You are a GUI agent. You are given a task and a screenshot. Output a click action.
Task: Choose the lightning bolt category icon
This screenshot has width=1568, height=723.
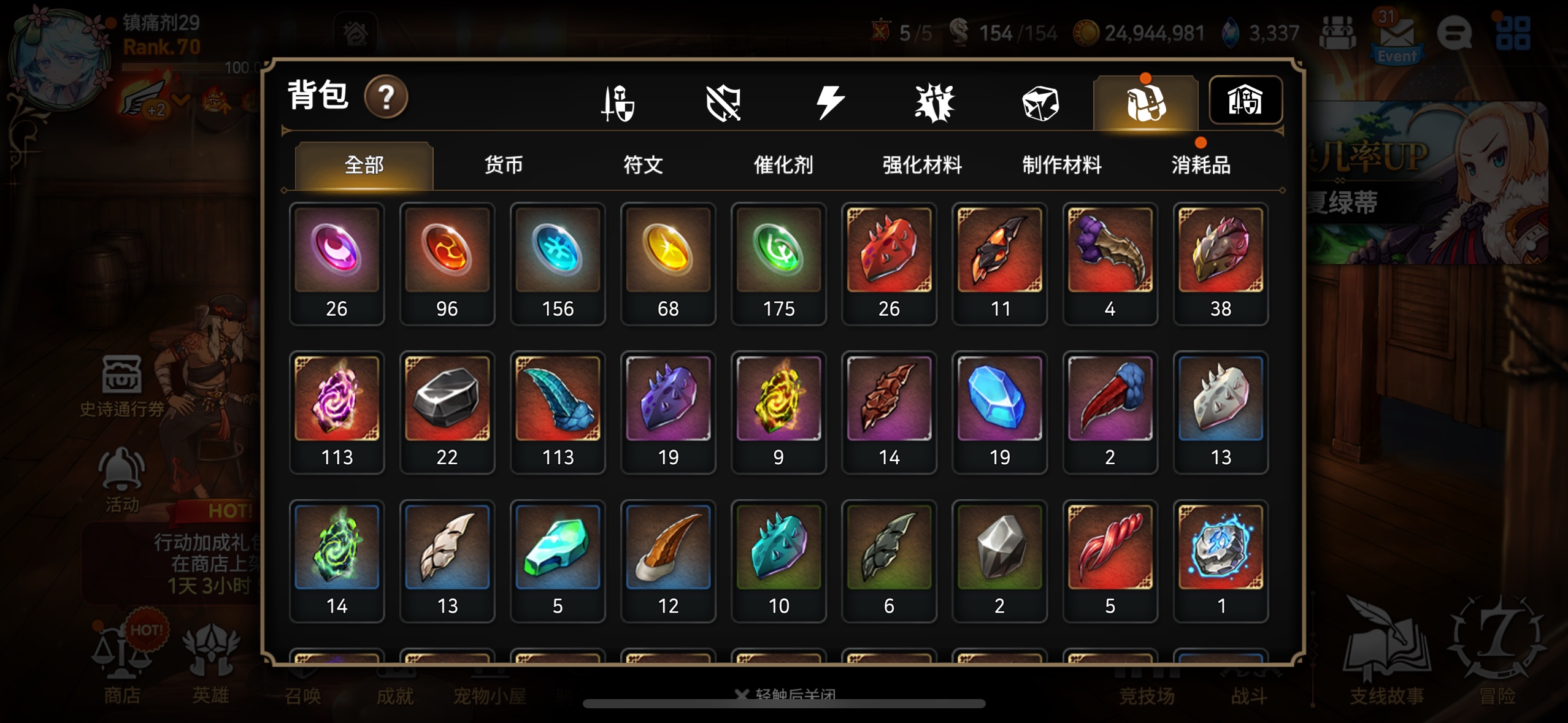[x=829, y=102]
